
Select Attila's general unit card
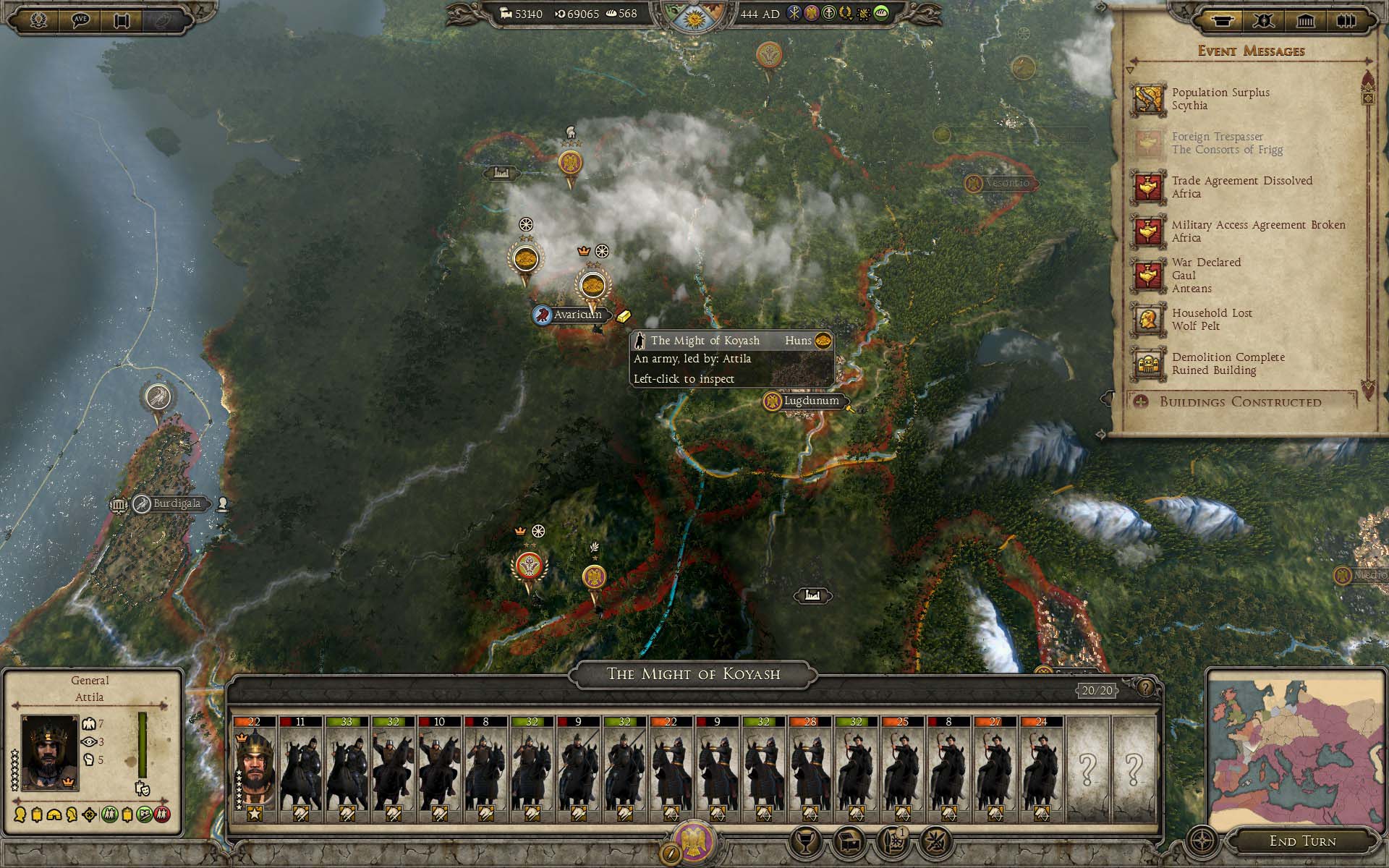click(x=254, y=770)
